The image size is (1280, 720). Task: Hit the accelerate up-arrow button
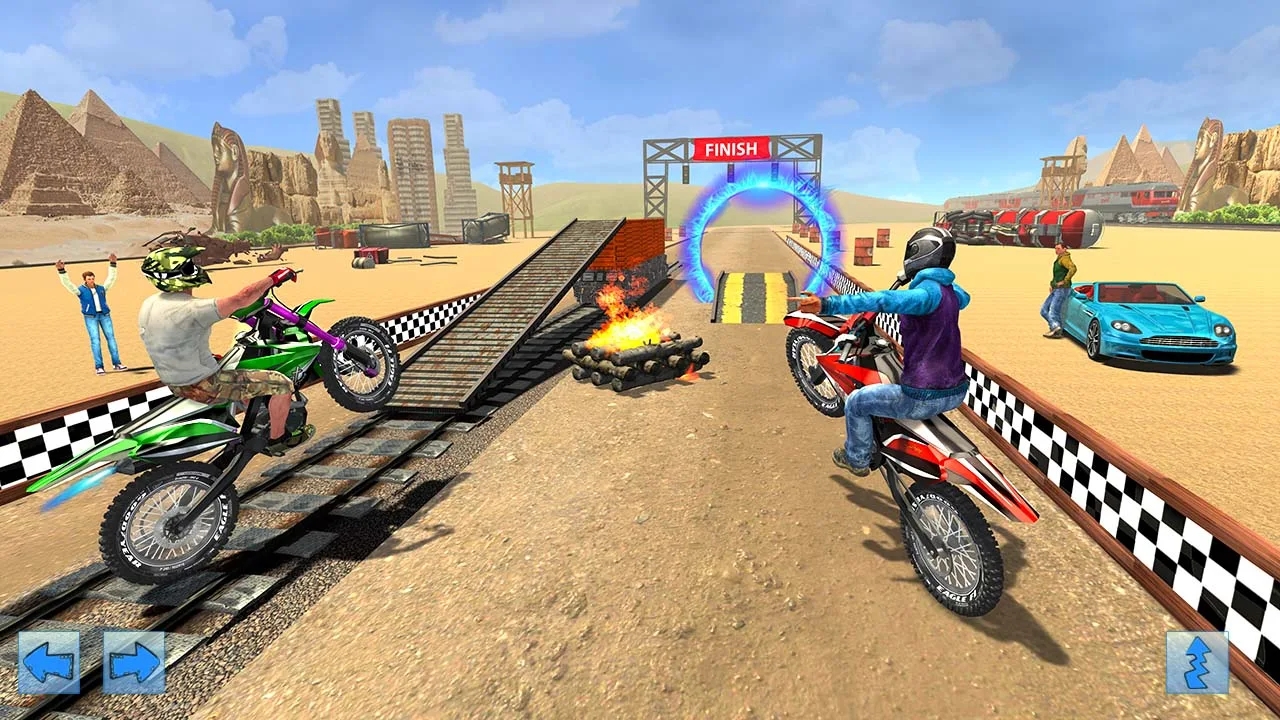pos(1197,663)
